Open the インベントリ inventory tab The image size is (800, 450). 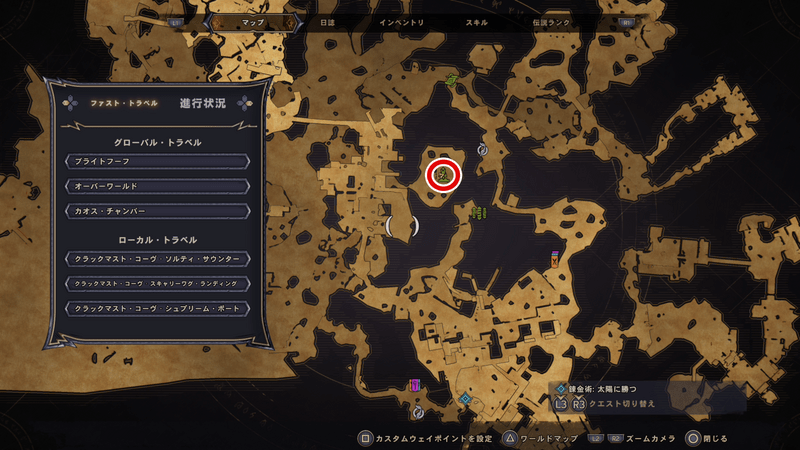(402, 22)
